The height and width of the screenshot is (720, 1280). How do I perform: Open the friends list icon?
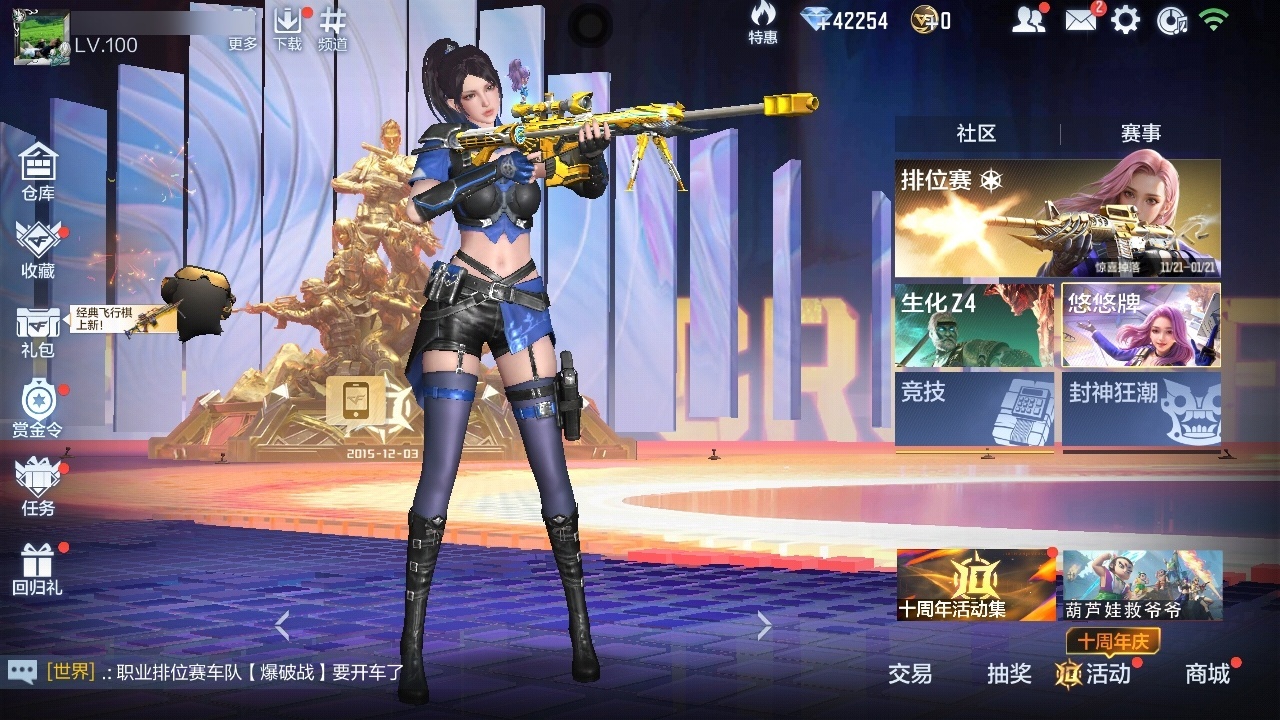tap(1028, 20)
